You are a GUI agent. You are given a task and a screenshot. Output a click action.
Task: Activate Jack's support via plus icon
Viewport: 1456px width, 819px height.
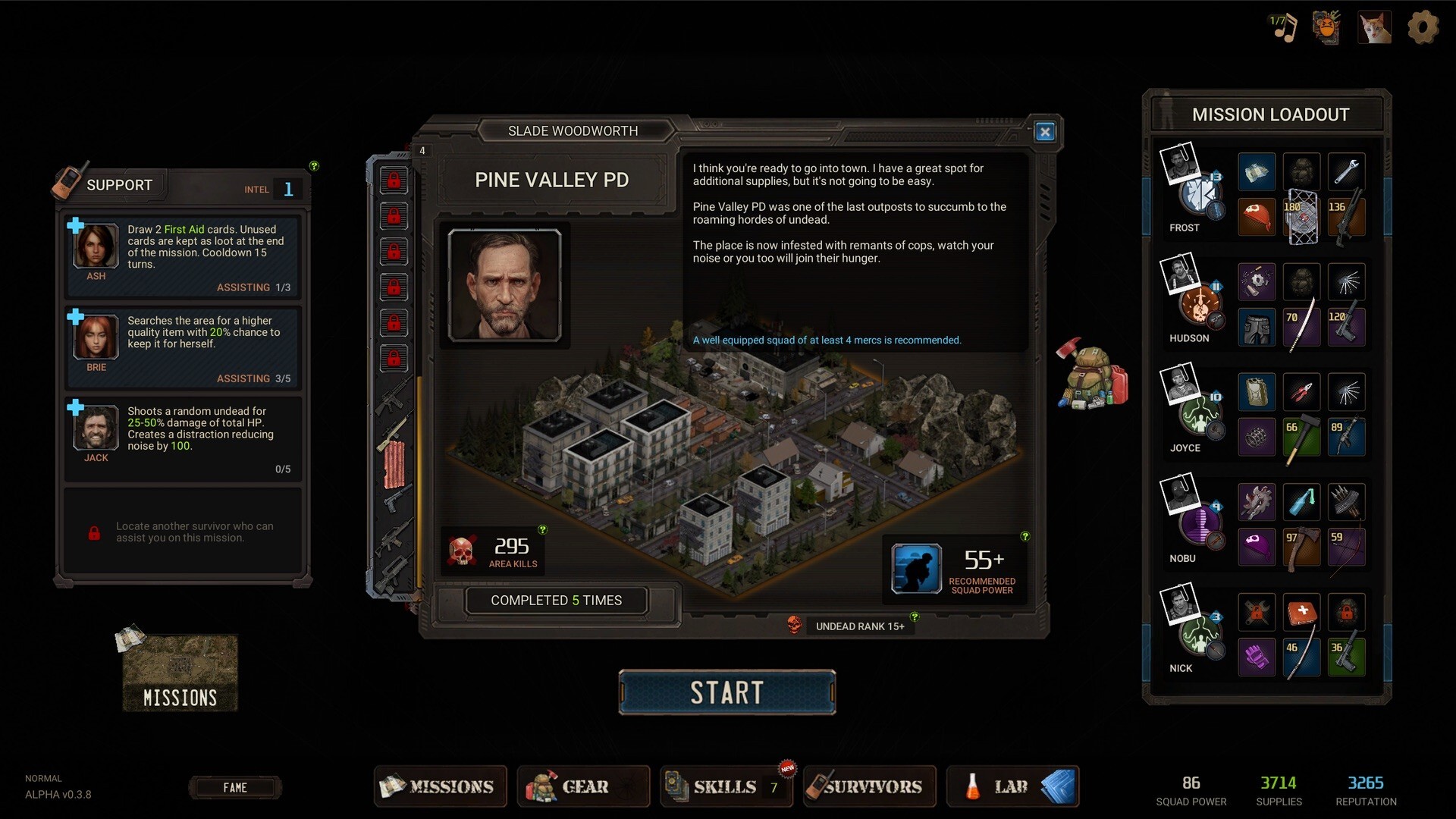(75, 407)
